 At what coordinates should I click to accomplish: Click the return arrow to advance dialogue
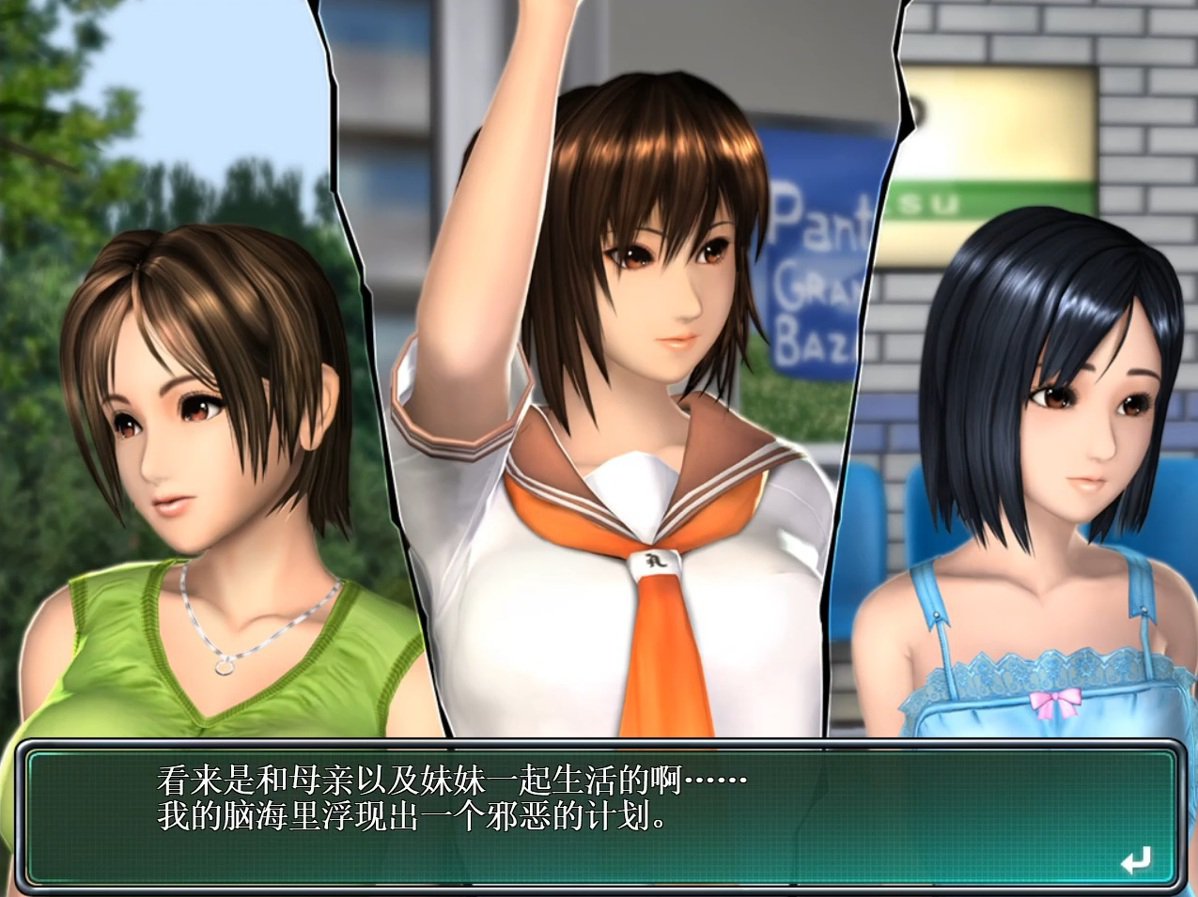1135,859
